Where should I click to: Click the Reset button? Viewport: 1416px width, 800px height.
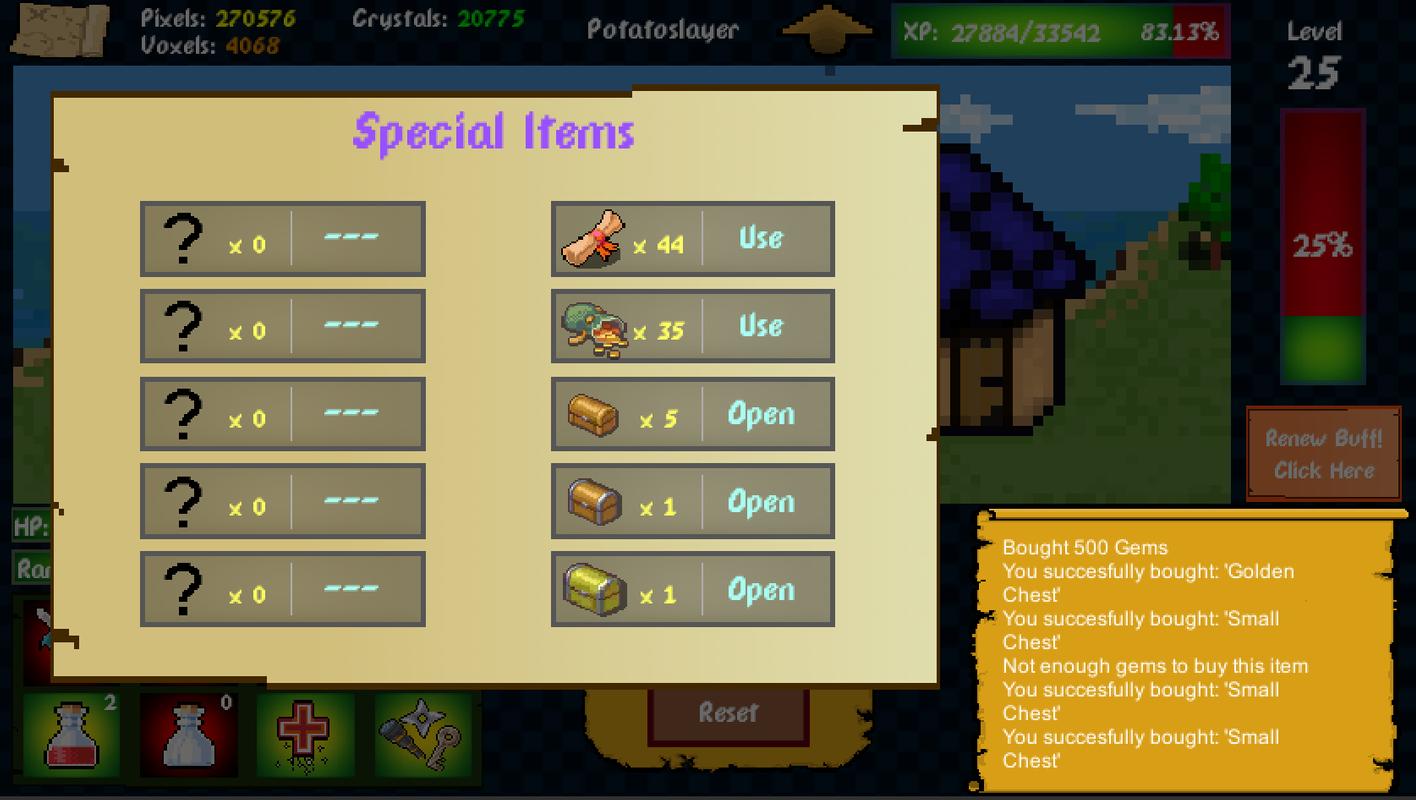(728, 714)
